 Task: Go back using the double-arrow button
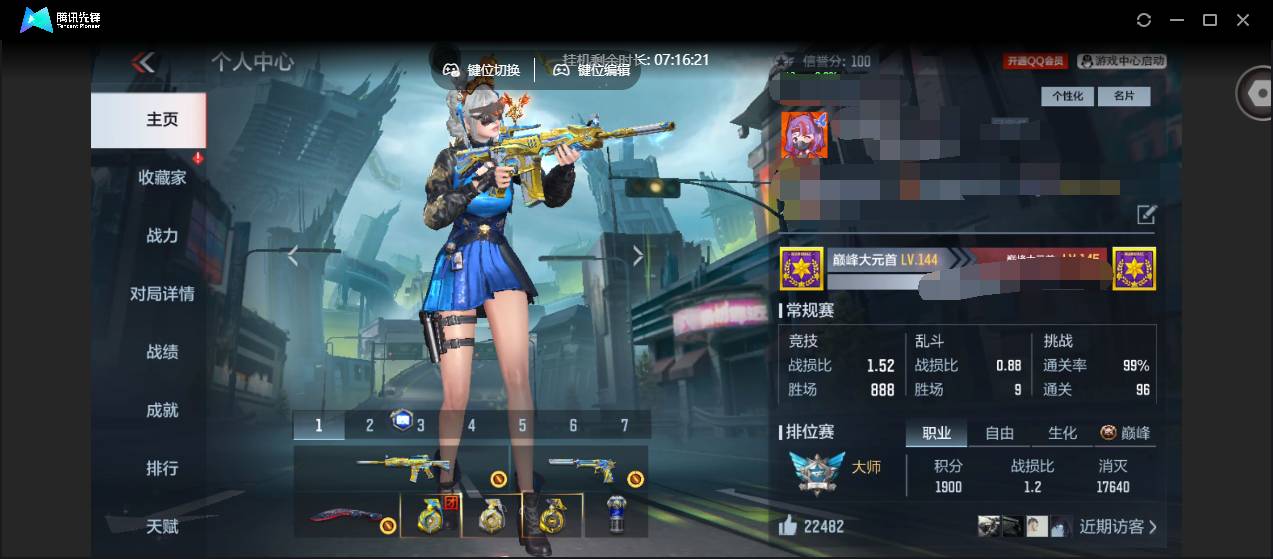click(143, 63)
